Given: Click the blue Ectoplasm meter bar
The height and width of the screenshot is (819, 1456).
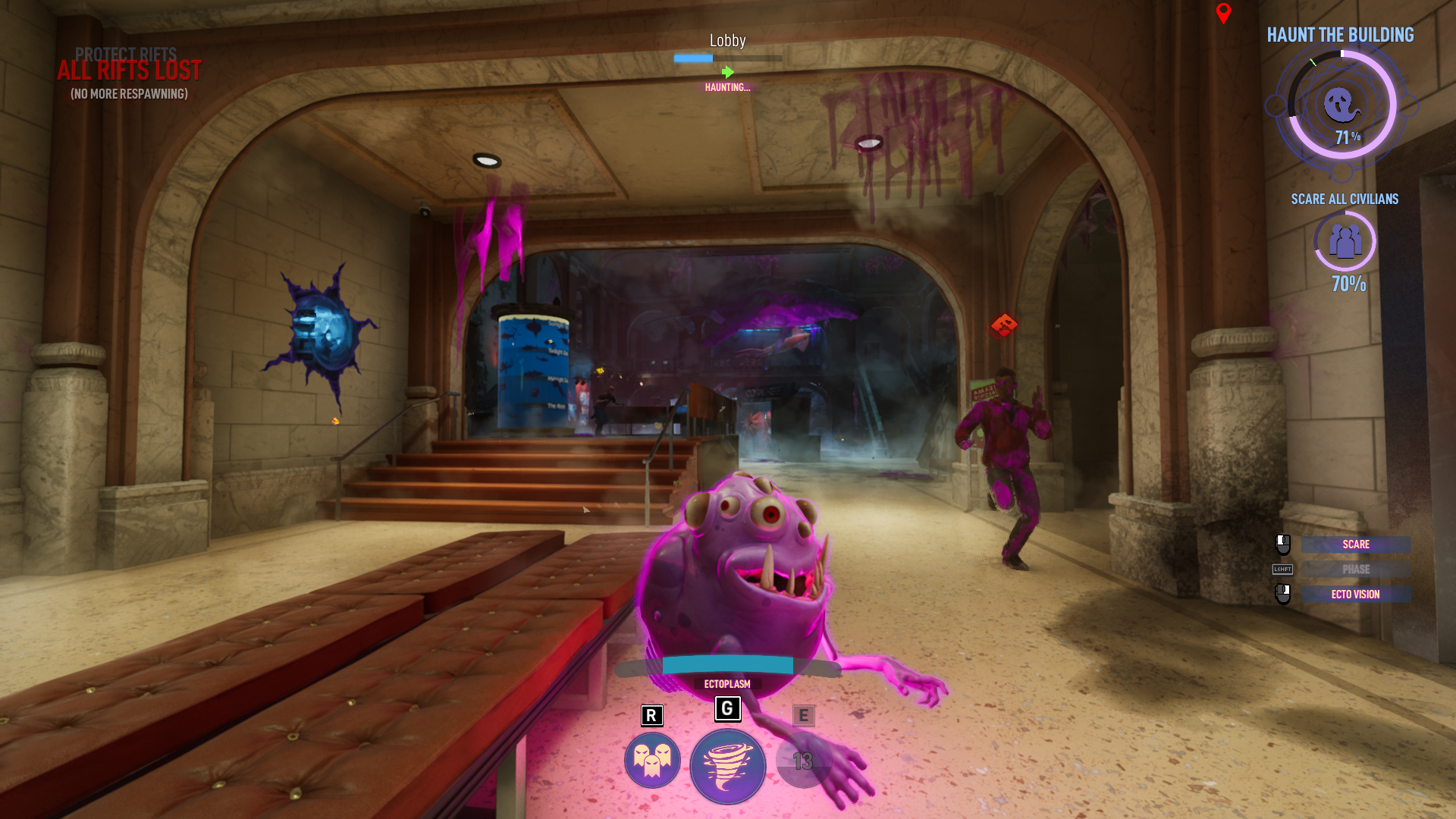Looking at the screenshot, I should point(726,664).
